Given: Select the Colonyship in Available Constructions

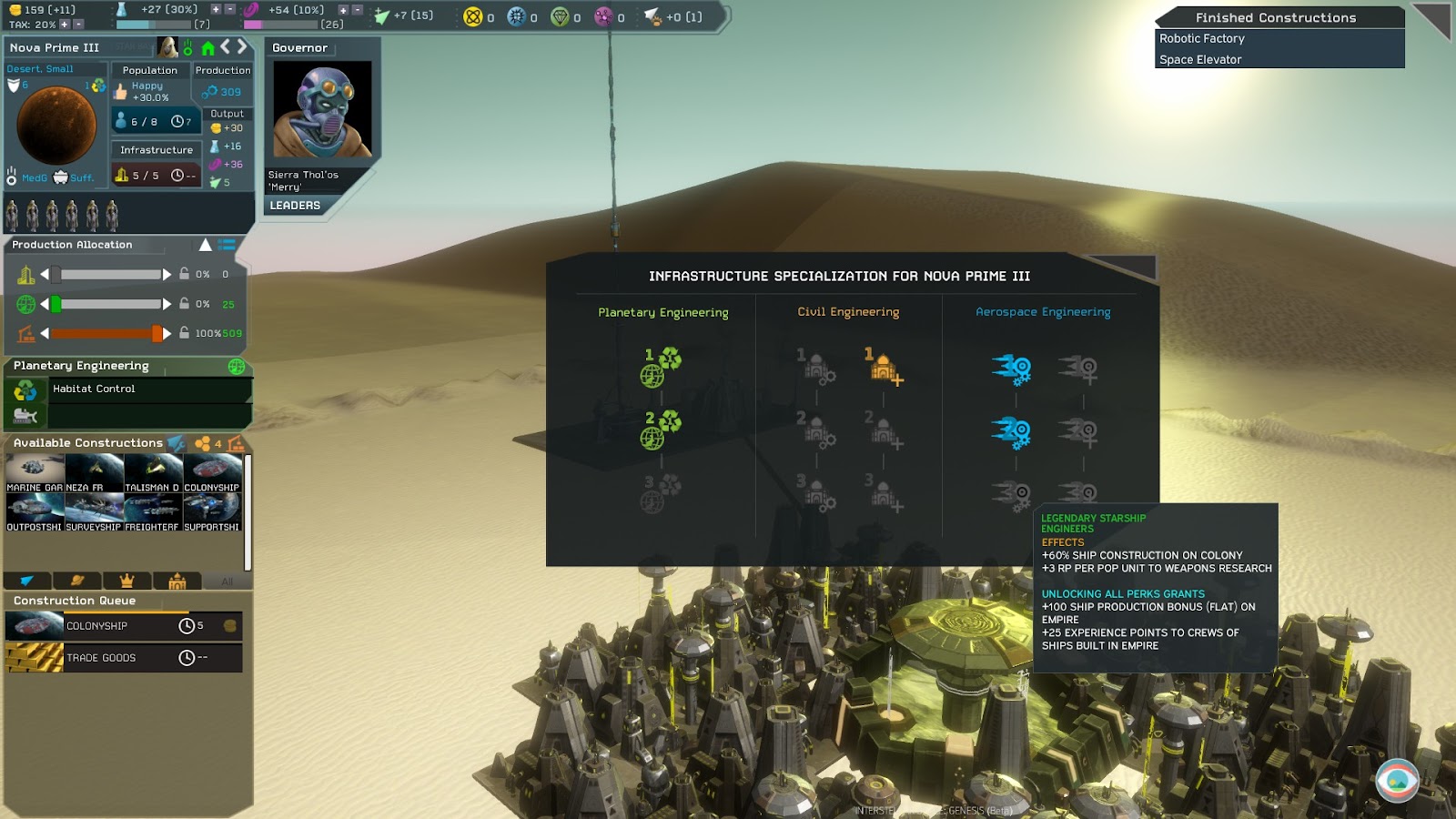Looking at the screenshot, I should click(x=212, y=473).
